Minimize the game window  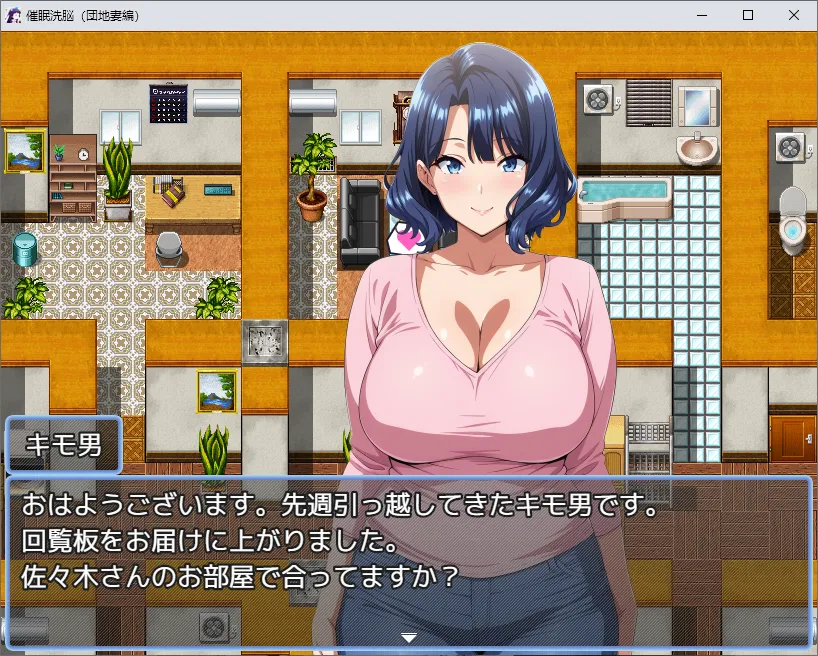(x=702, y=15)
